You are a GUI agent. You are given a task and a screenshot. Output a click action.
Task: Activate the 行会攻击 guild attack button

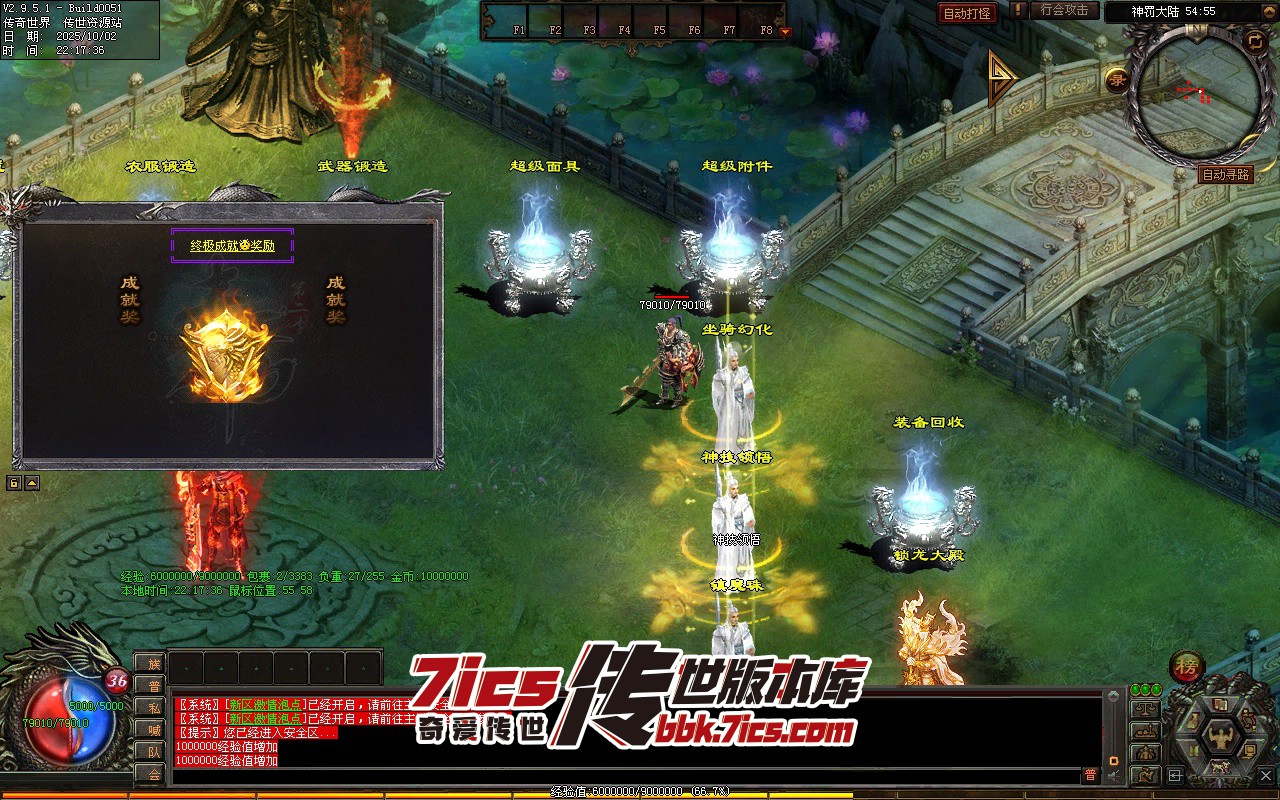pos(1064,11)
